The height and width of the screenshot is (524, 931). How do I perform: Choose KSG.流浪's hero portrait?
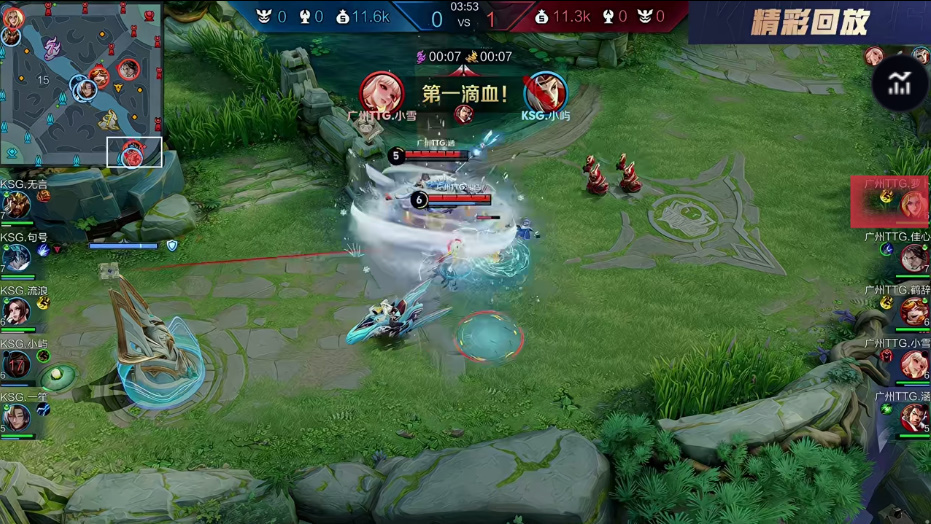(x=17, y=312)
